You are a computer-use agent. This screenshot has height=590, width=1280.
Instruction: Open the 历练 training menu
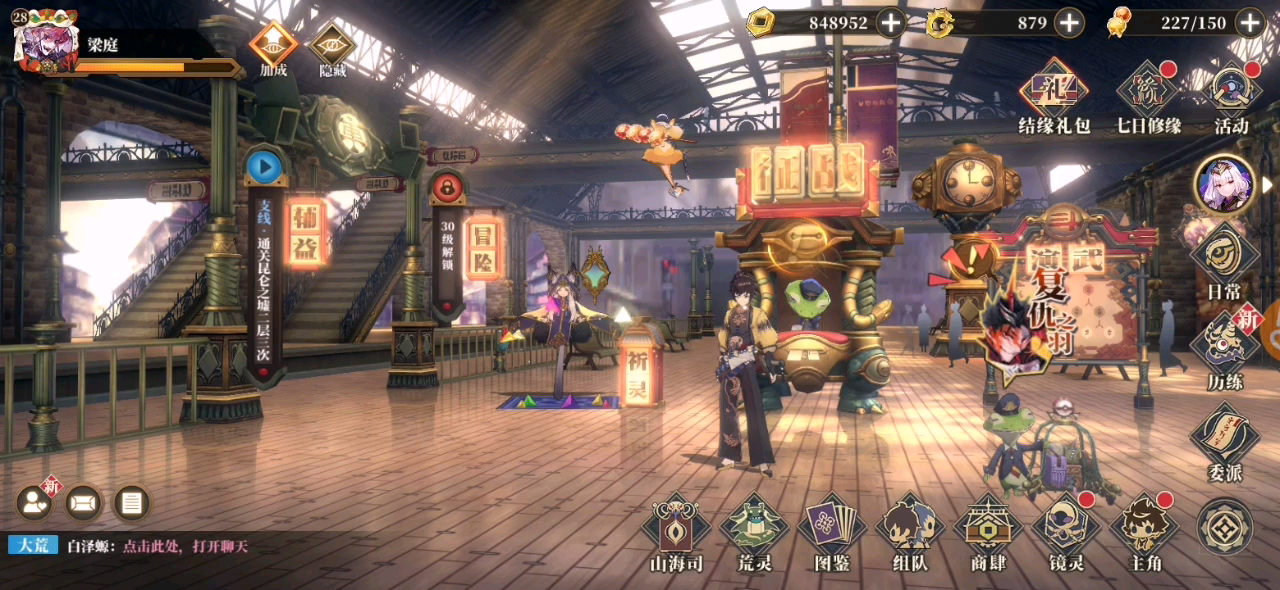pos(1224,348)
